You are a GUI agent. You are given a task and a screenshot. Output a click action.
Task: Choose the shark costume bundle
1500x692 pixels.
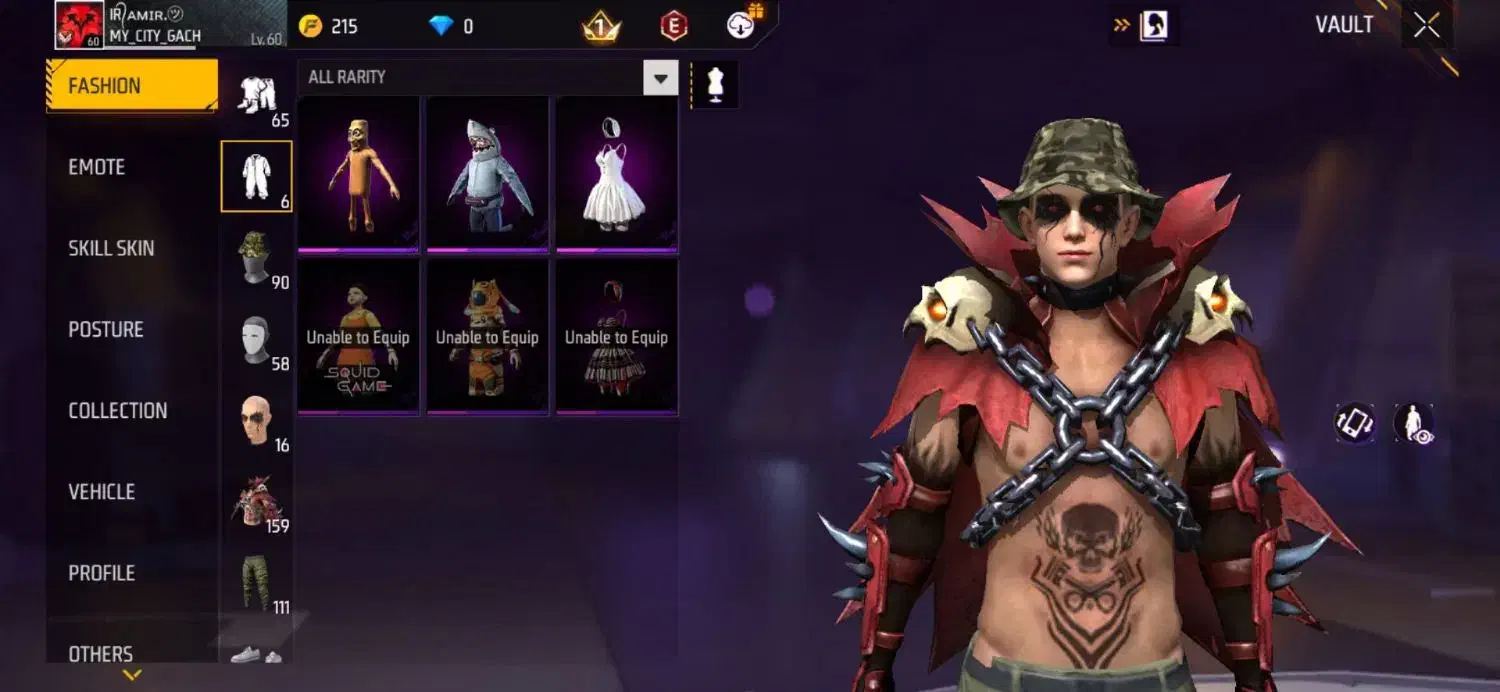tap(487, 173)
